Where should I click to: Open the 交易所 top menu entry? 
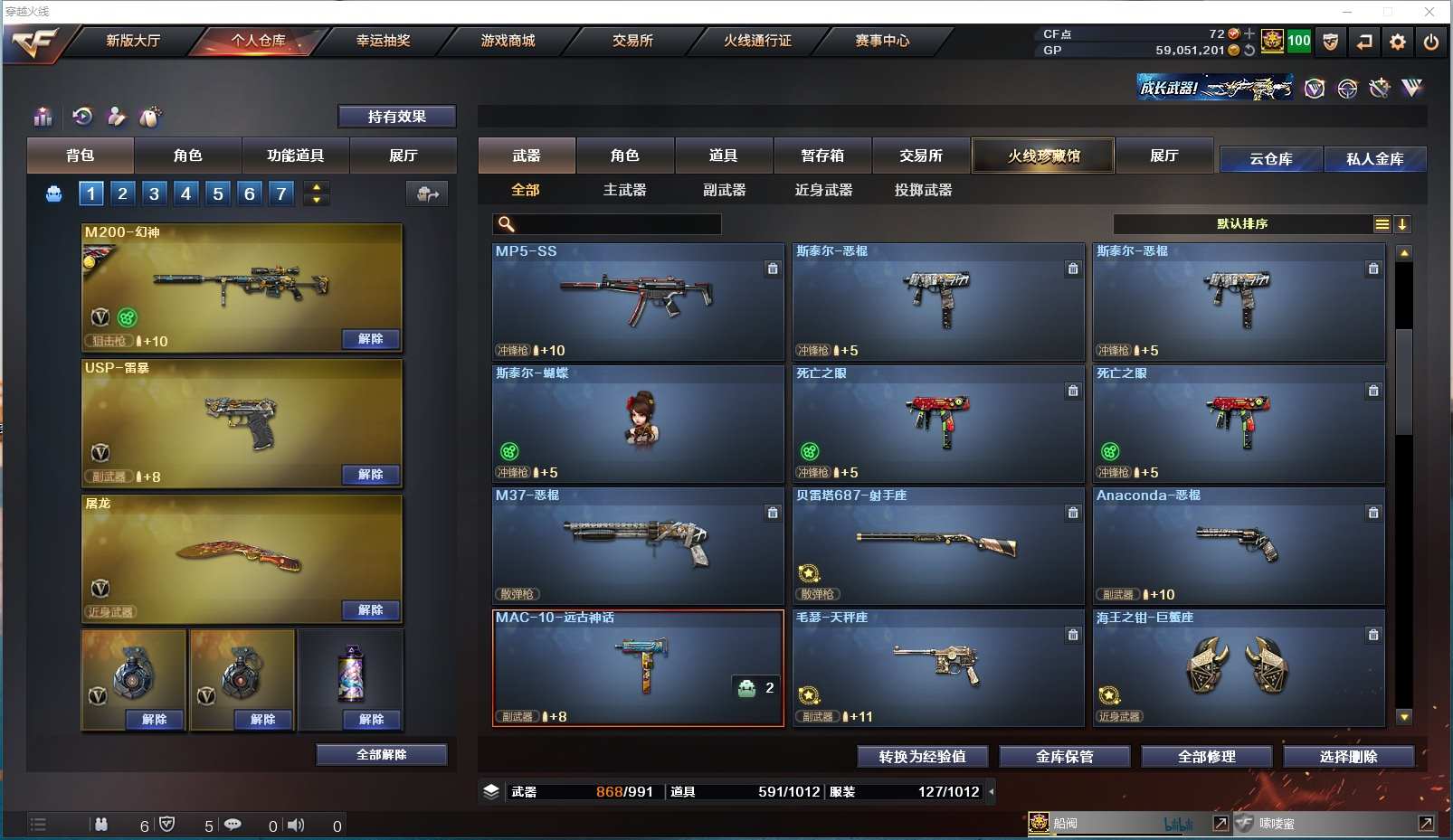point(632,41)
